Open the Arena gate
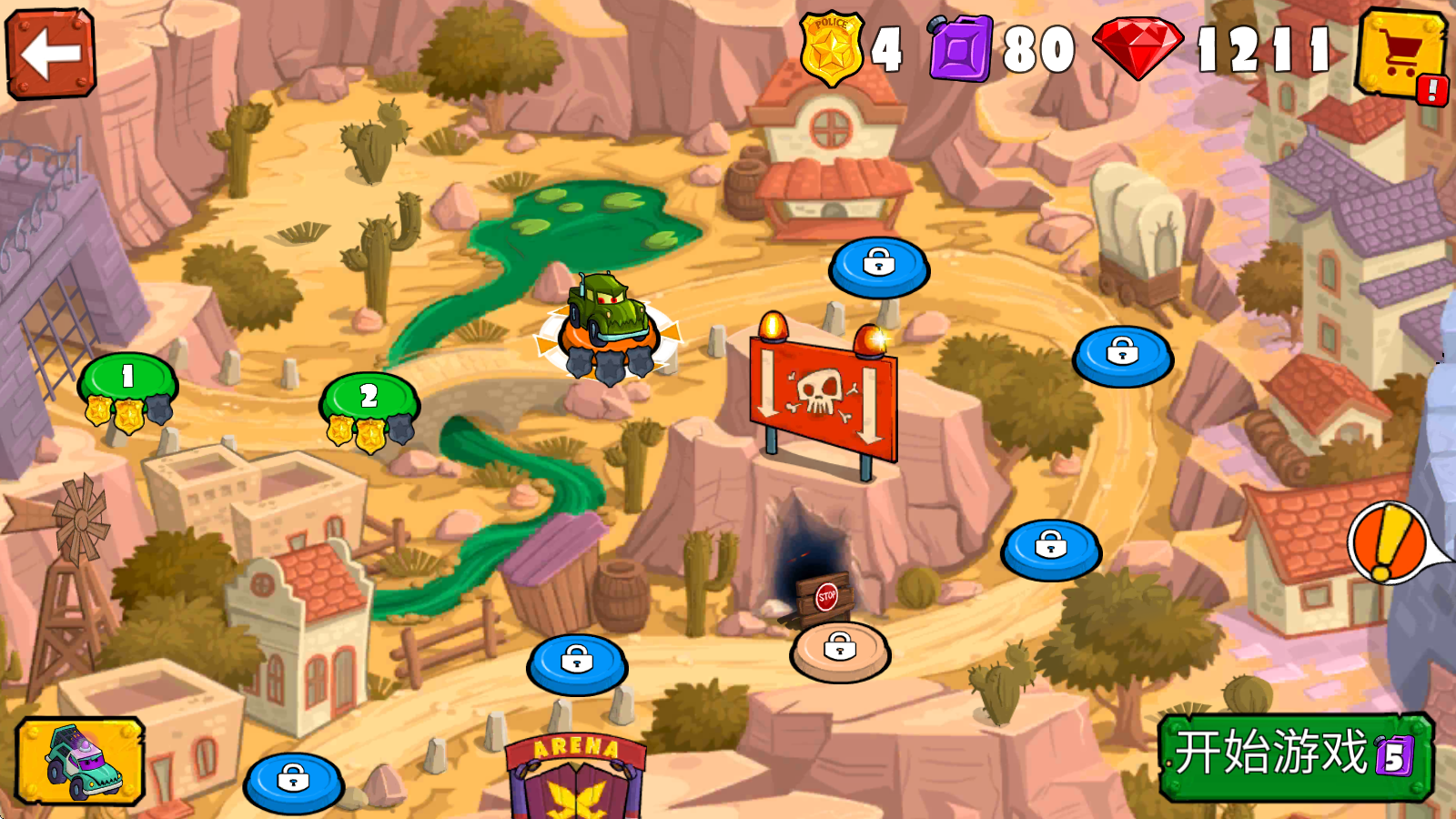The height and width of the screenshot is (819, 1456). (x=576, y=778)
